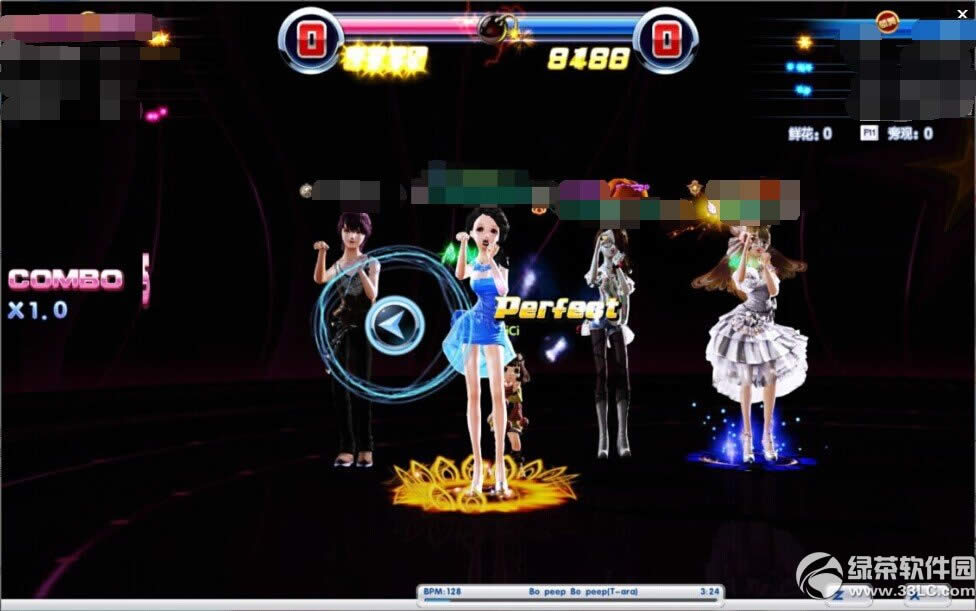
Task: Hit the left arrow rhythm note
Action: coord(394,325)
